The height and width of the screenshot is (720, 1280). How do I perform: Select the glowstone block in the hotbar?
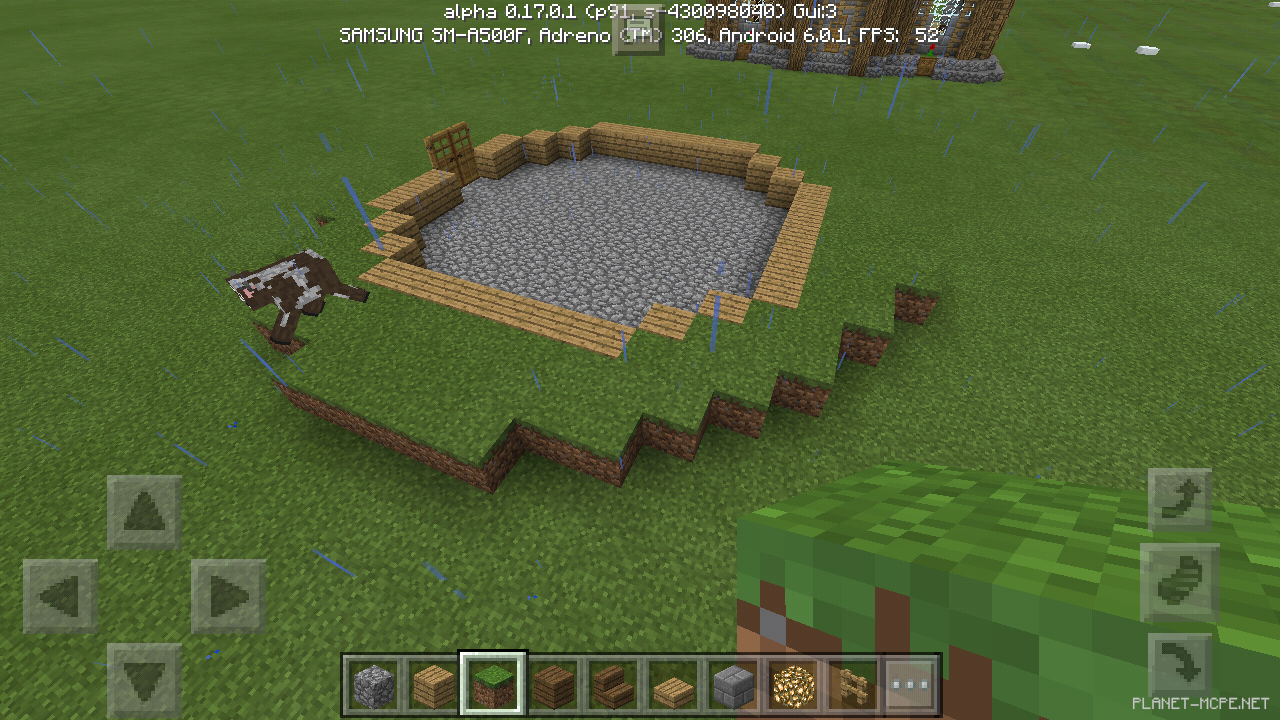point(792,684)
